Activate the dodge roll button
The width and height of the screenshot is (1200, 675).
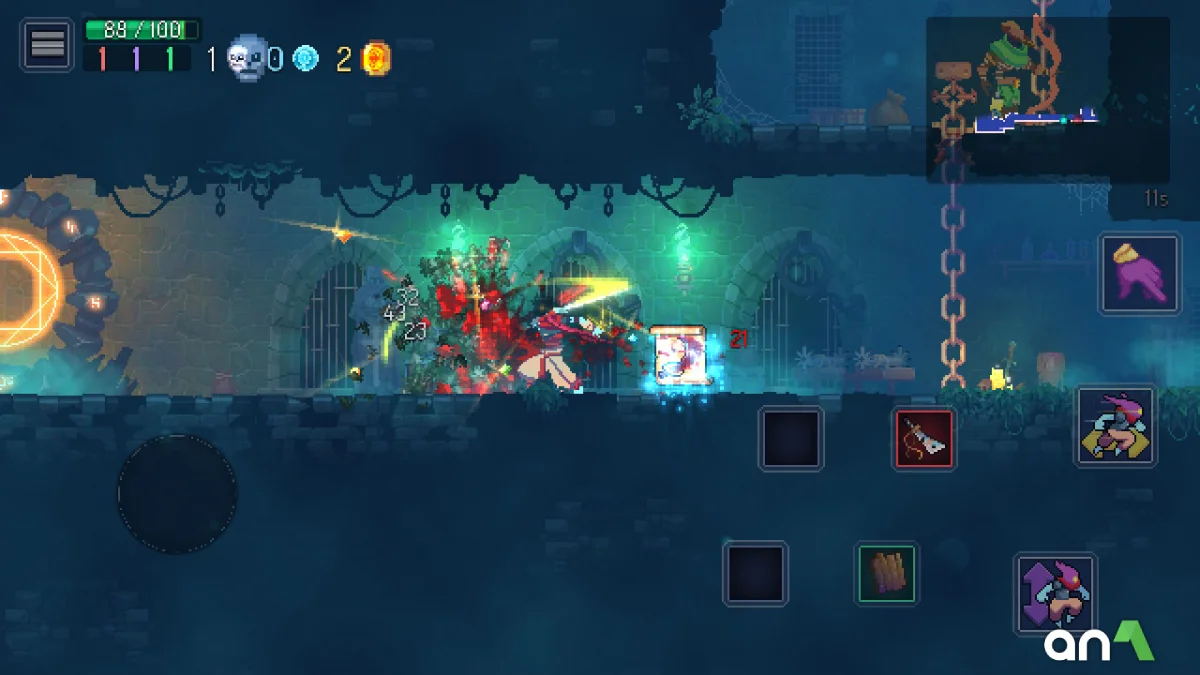click(x=1116, y=426)
